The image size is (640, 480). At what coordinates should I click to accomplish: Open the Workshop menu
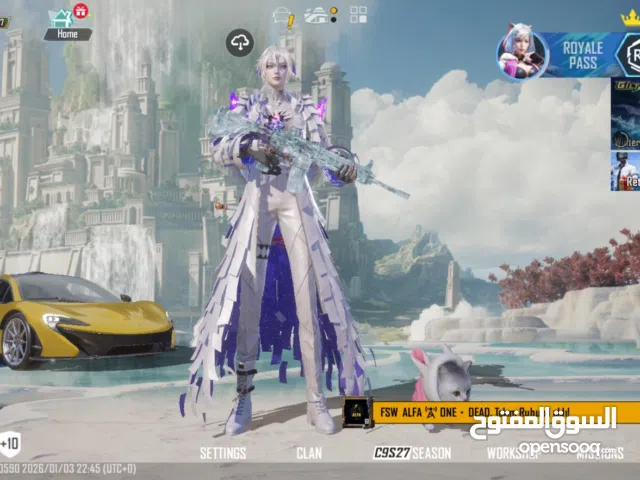[512, 453]
